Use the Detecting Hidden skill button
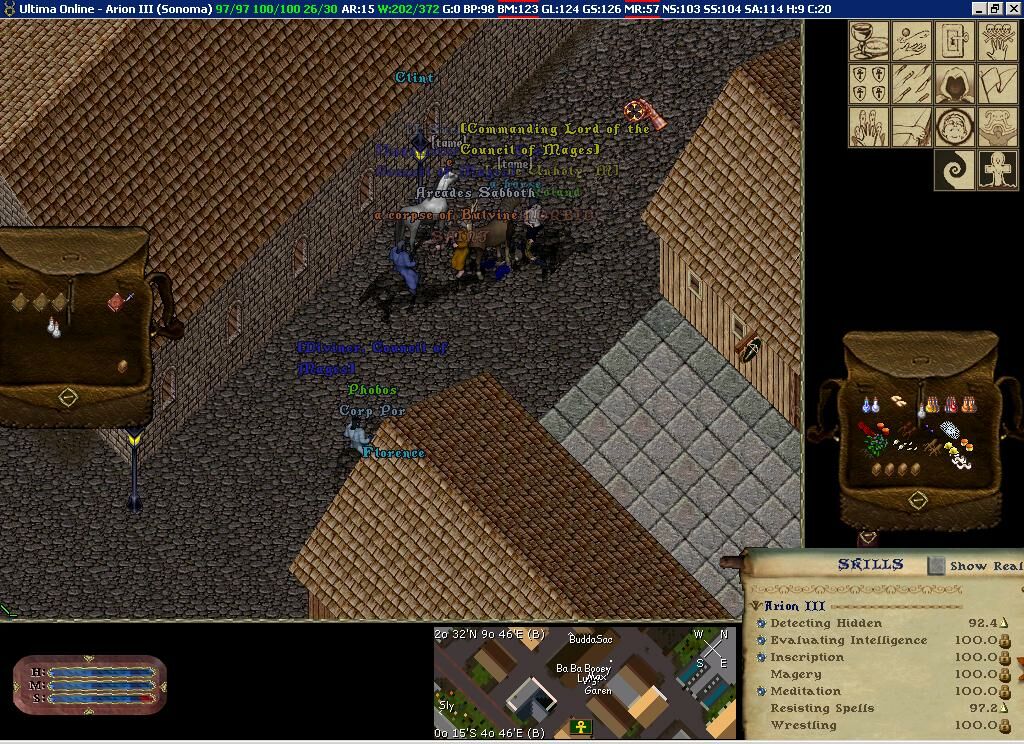Image resolution: width=1024 pixels, height=744 pixels. (761, 623)
